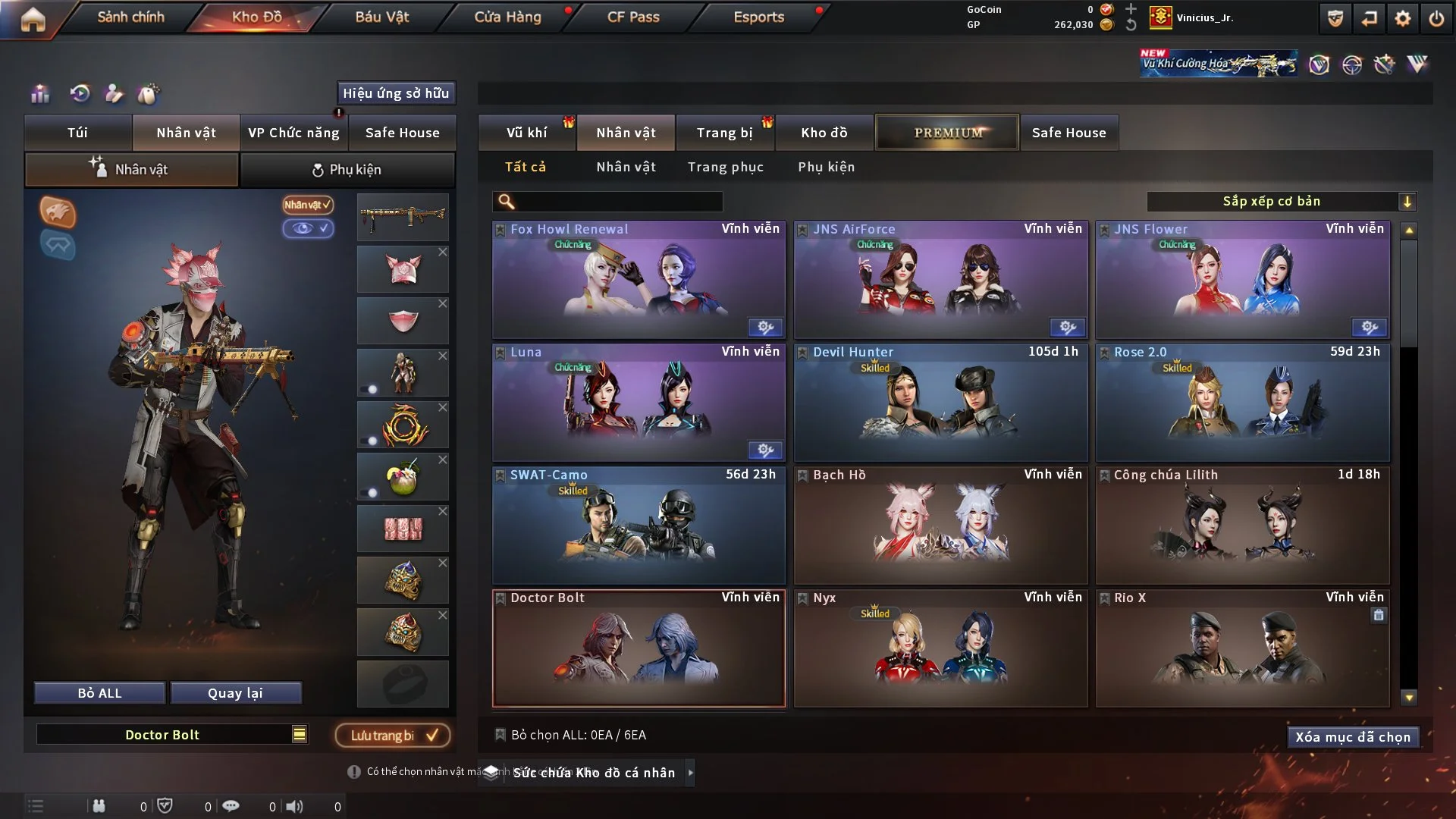Viewport: 1456px width, 819px height.
Task: Type in the item search field
Action: click(607, 202)
